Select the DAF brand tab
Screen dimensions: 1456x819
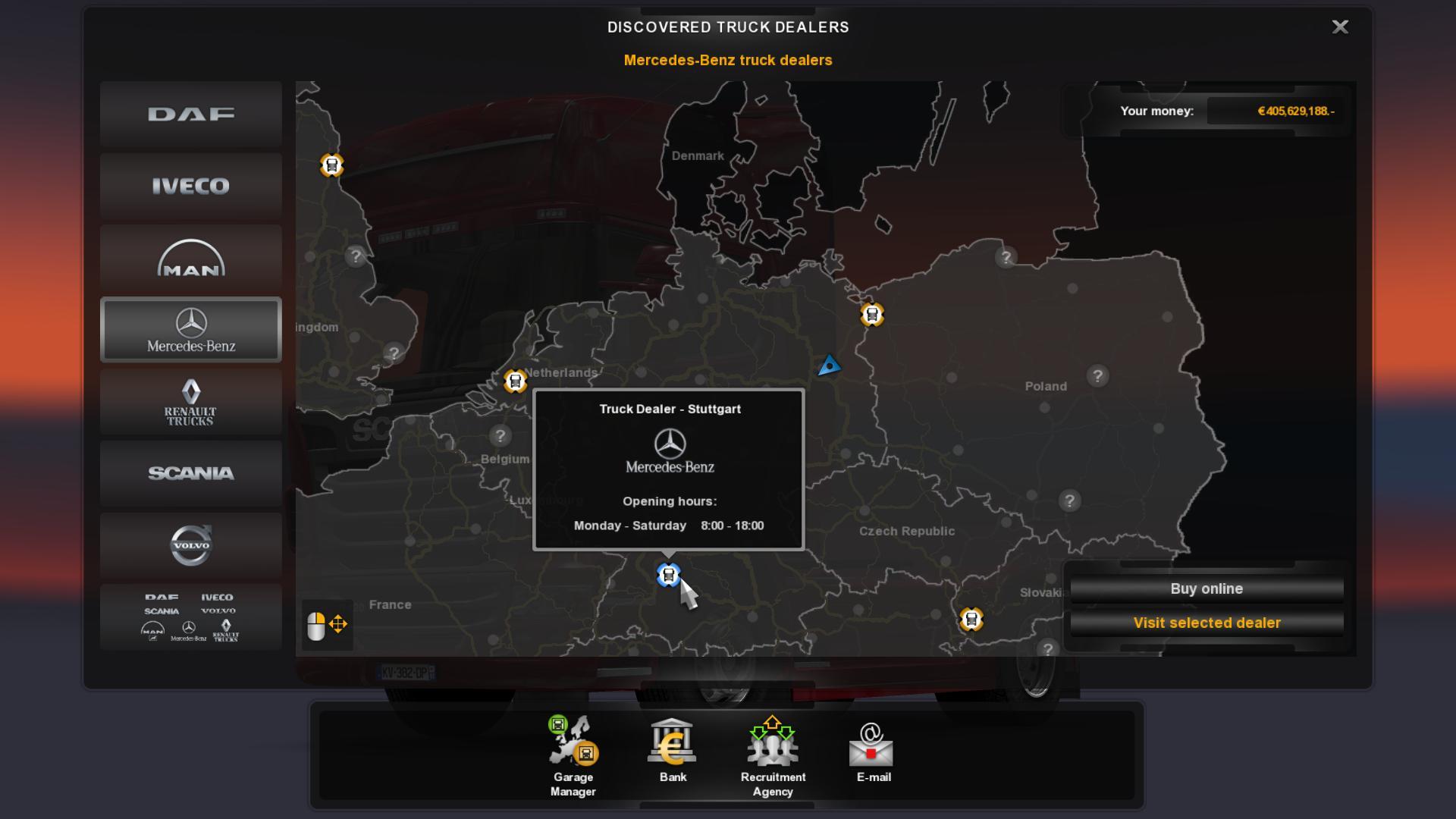coord(191,115)
